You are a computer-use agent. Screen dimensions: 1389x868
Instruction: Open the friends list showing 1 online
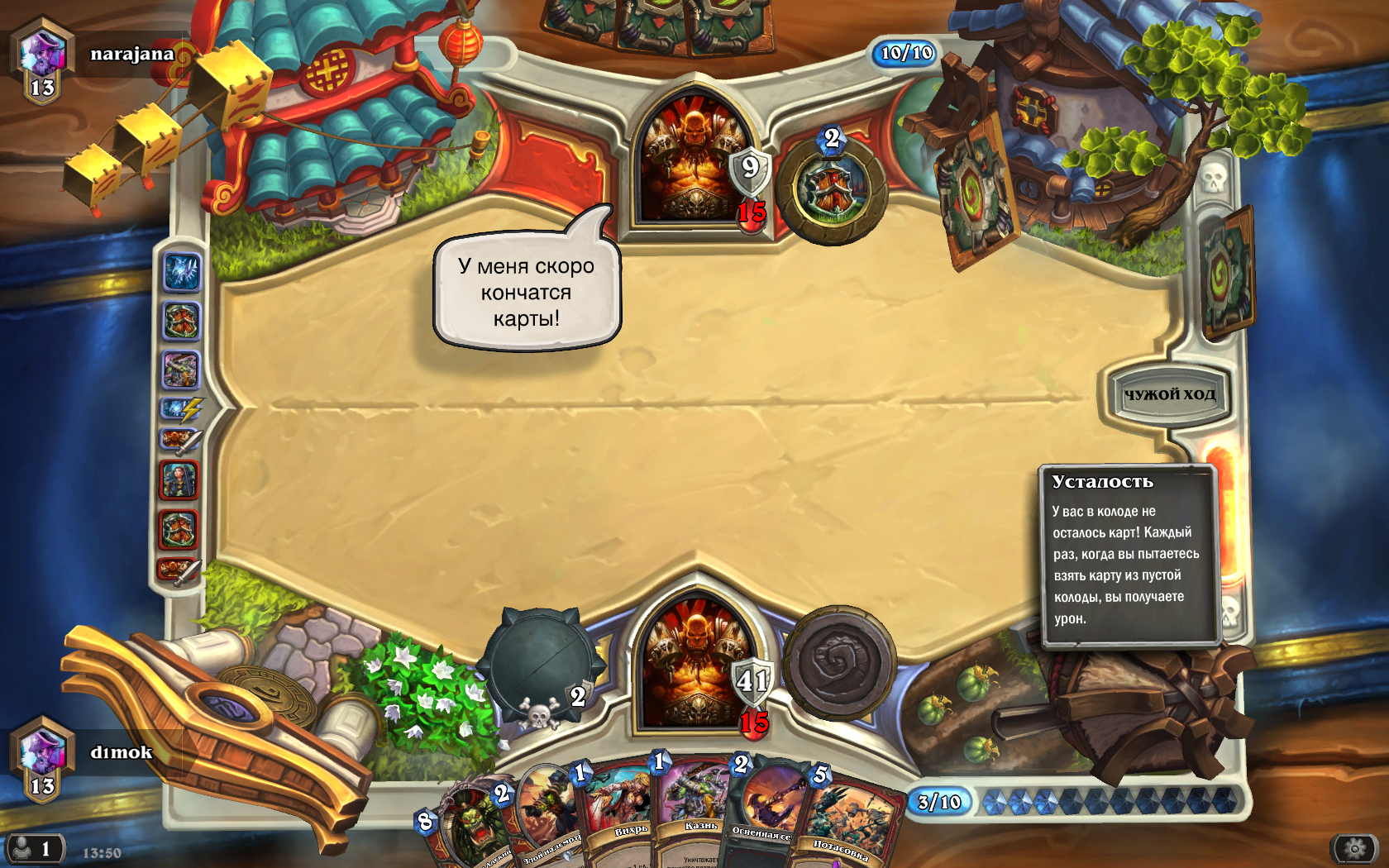click(x=35, y=849)
